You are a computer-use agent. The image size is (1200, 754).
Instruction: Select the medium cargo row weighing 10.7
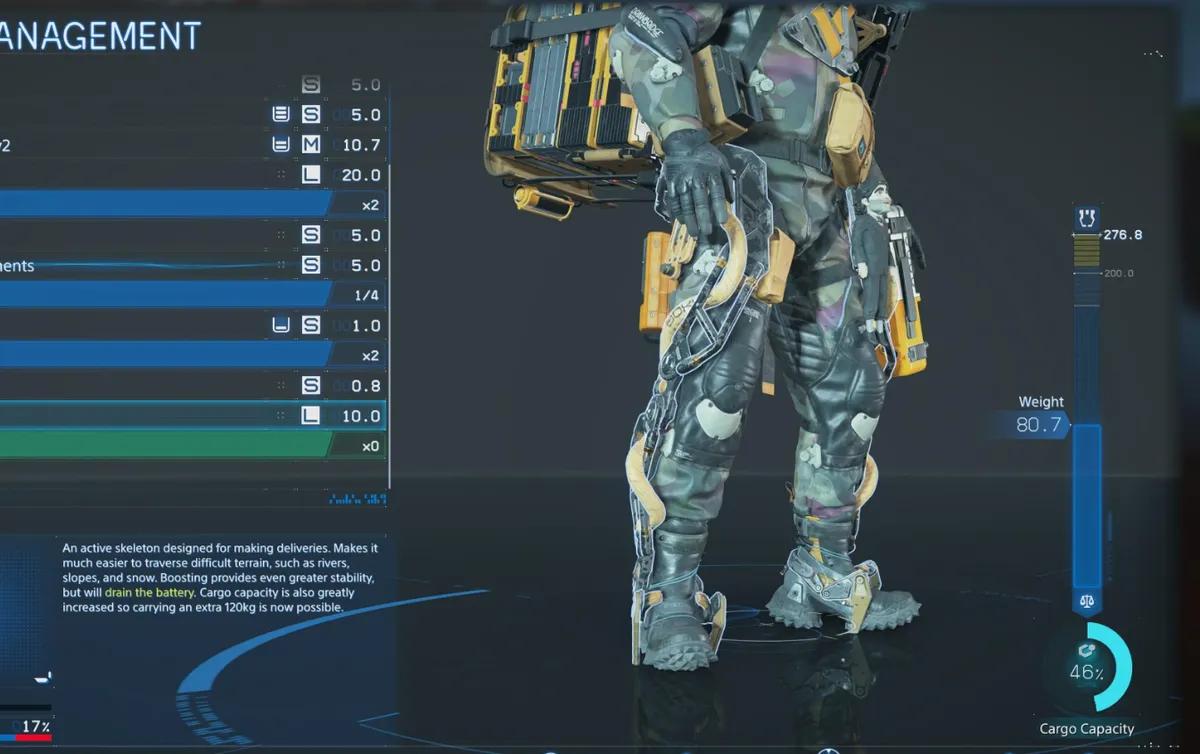(190, 145)
